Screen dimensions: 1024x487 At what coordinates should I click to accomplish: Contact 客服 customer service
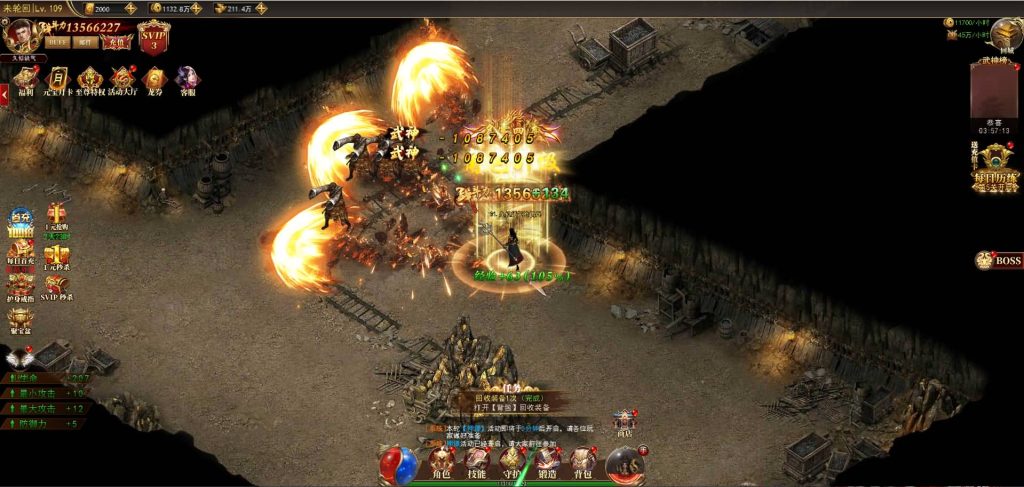coord(187,80)
